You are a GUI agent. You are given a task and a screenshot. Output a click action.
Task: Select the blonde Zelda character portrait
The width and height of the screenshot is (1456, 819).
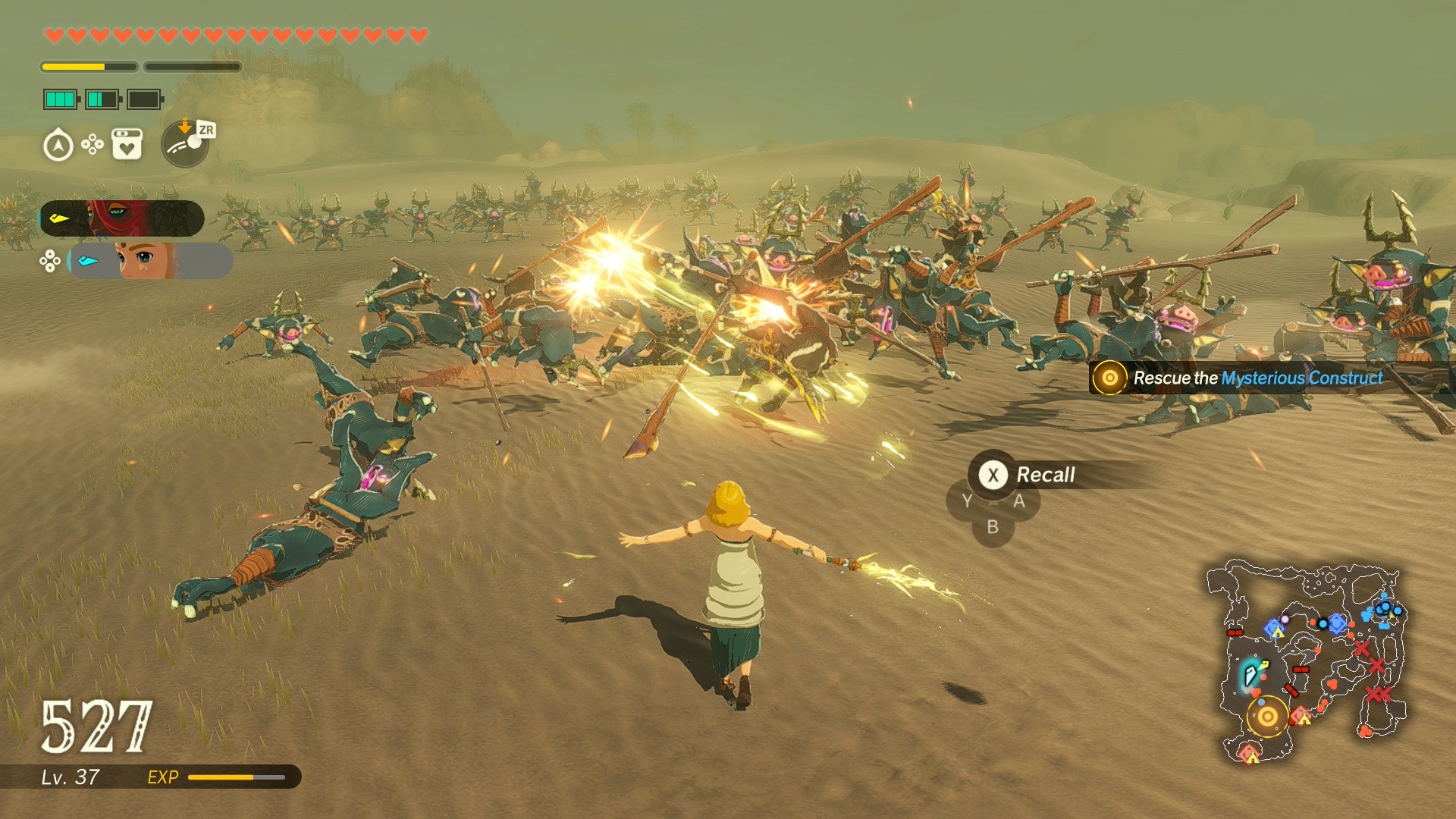tap(150, 261)
